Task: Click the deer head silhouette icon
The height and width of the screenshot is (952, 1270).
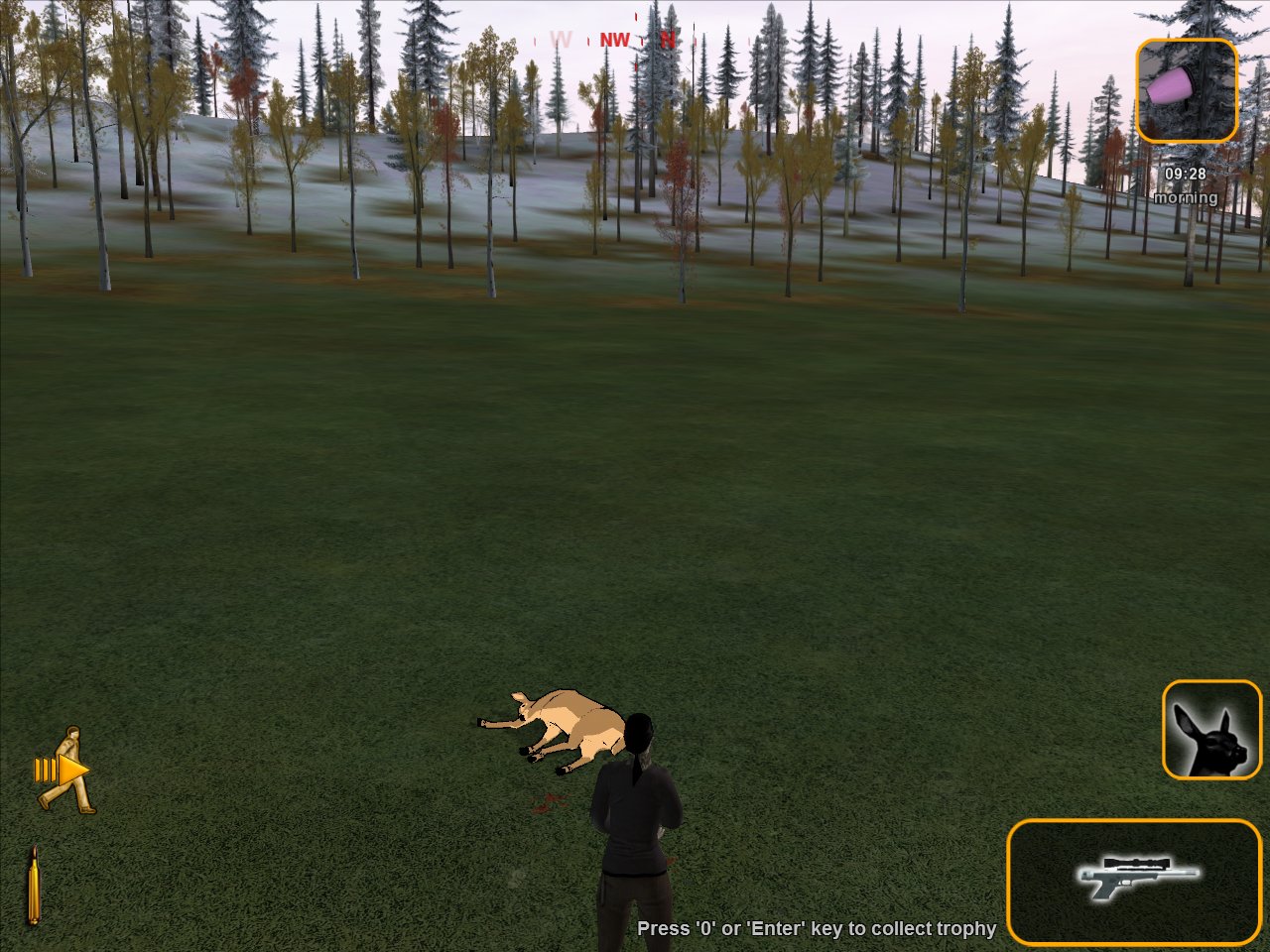Action: click(x=1211, y=729)
